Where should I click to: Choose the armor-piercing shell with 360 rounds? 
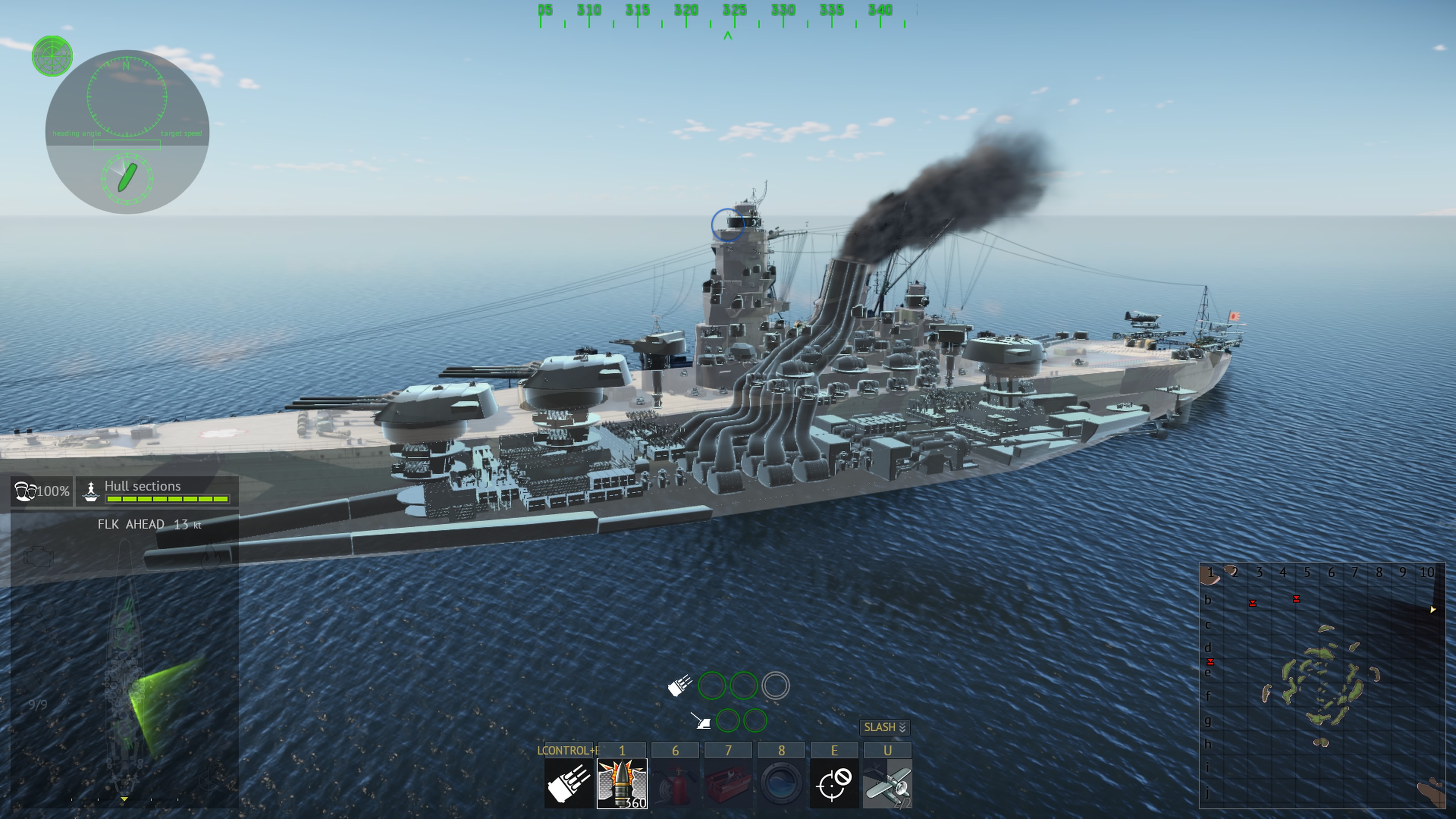click(x=622, y=783)
